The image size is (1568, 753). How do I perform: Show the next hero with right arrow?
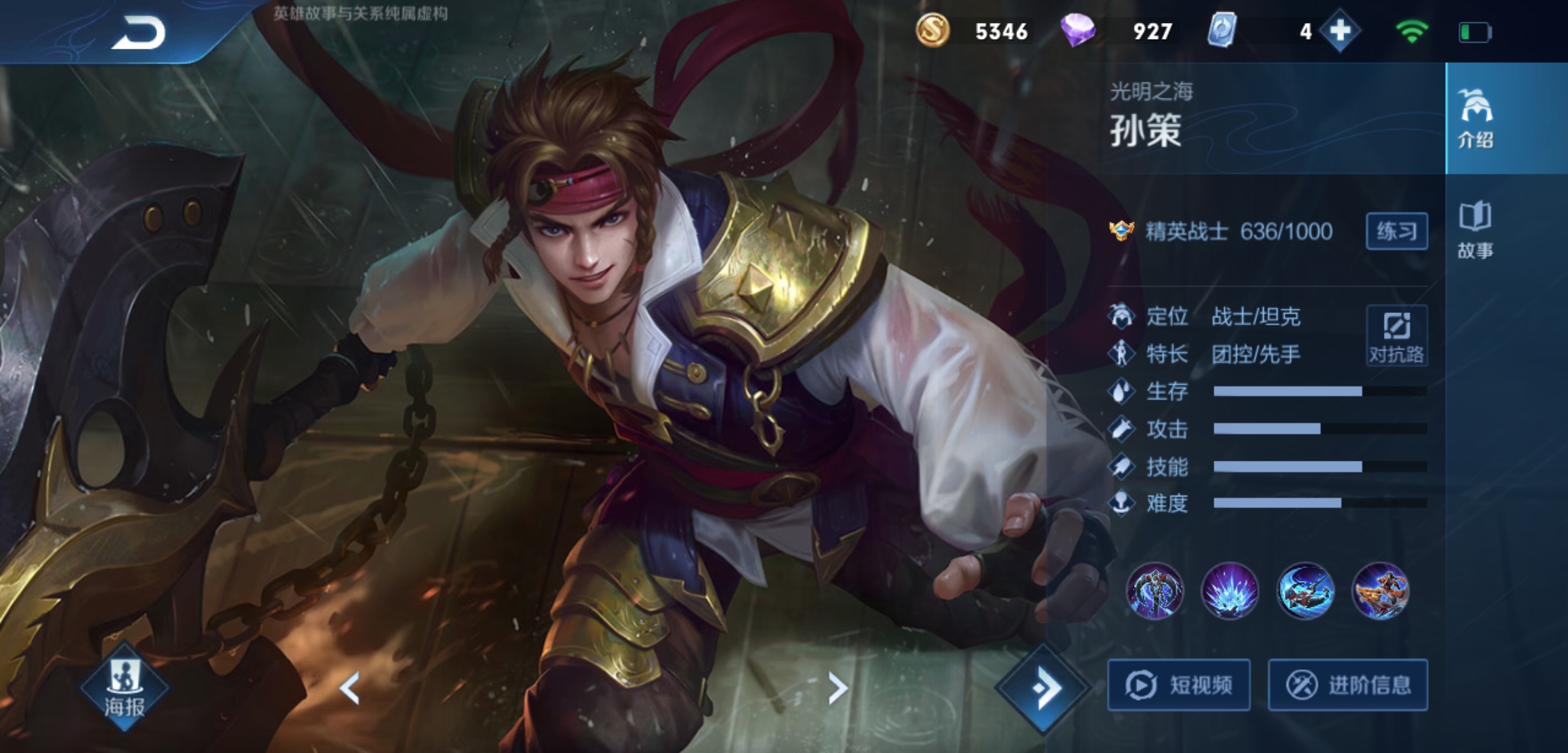pos(837,688)
